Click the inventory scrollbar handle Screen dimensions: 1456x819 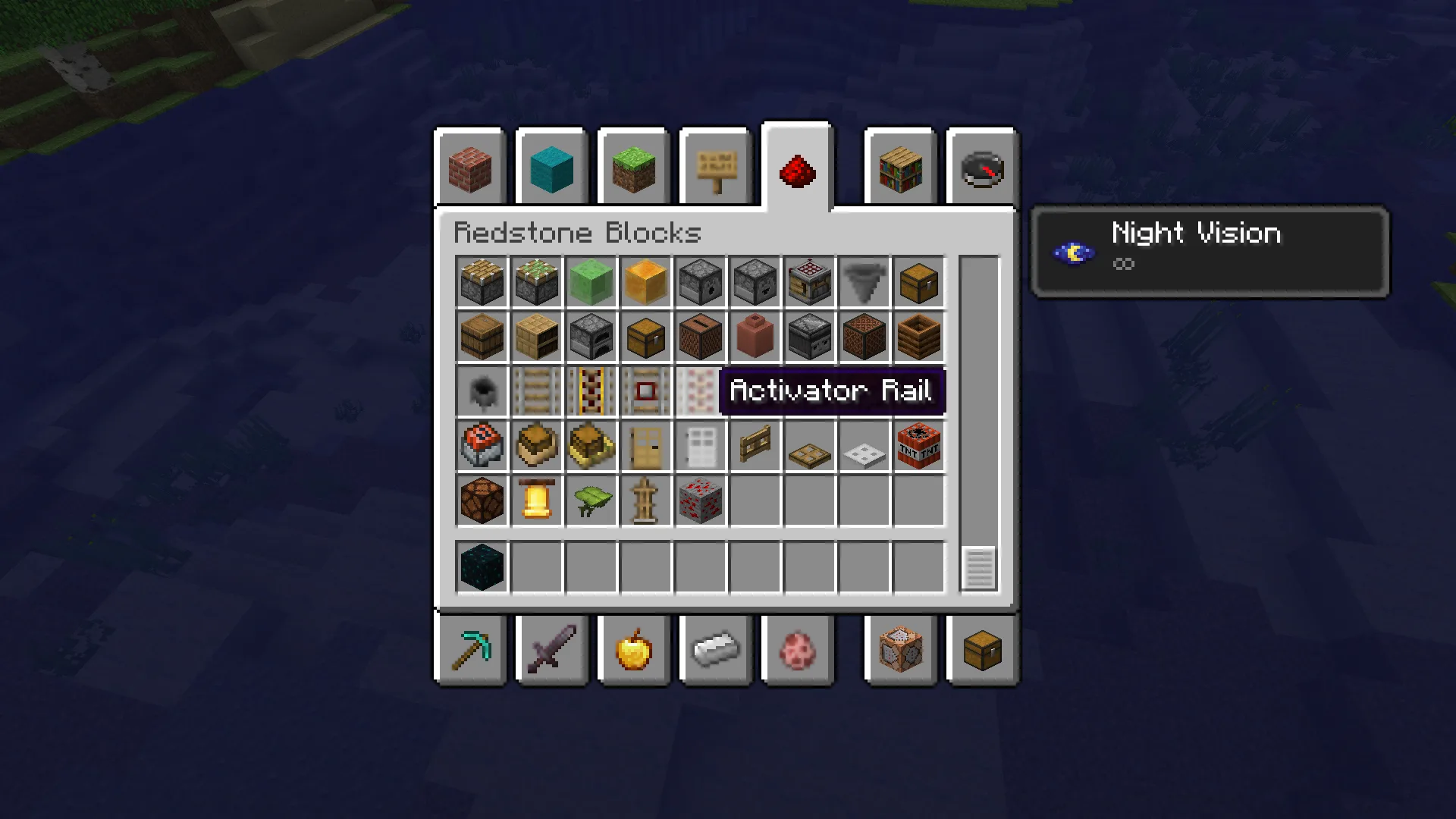[x=978, y=567]
